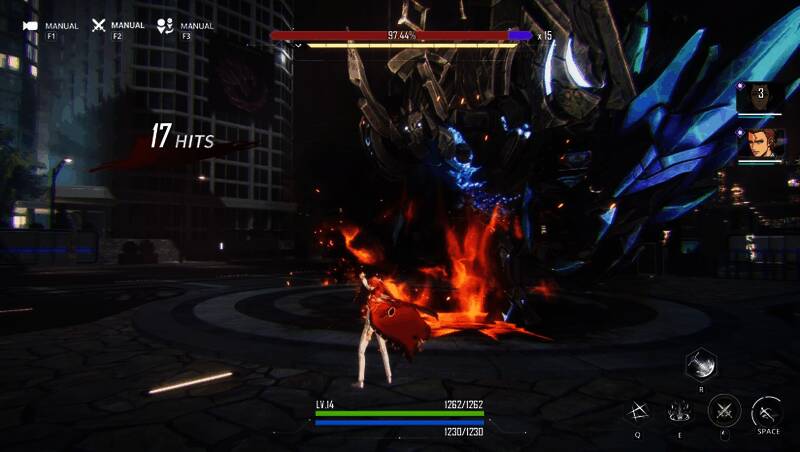Select the party portrait on cooldown showing 3

tap(759, 97)
